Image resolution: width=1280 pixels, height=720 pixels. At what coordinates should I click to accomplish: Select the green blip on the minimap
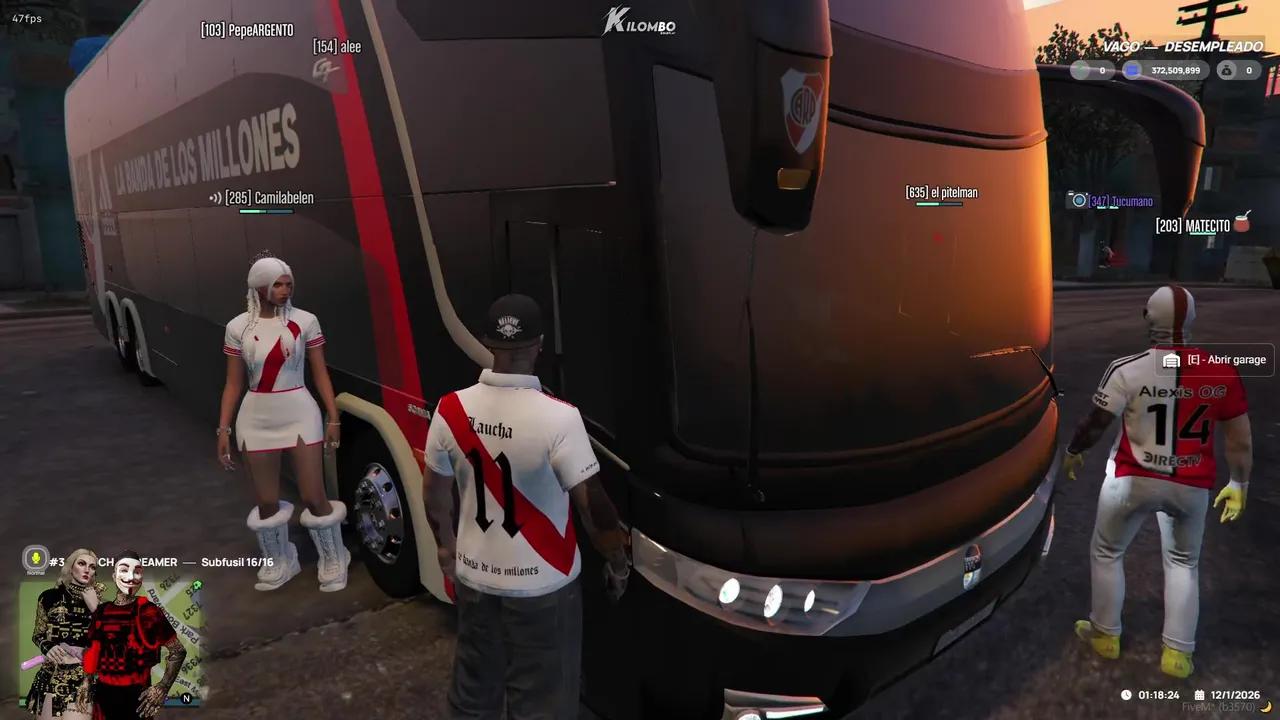tap(197, 585)
